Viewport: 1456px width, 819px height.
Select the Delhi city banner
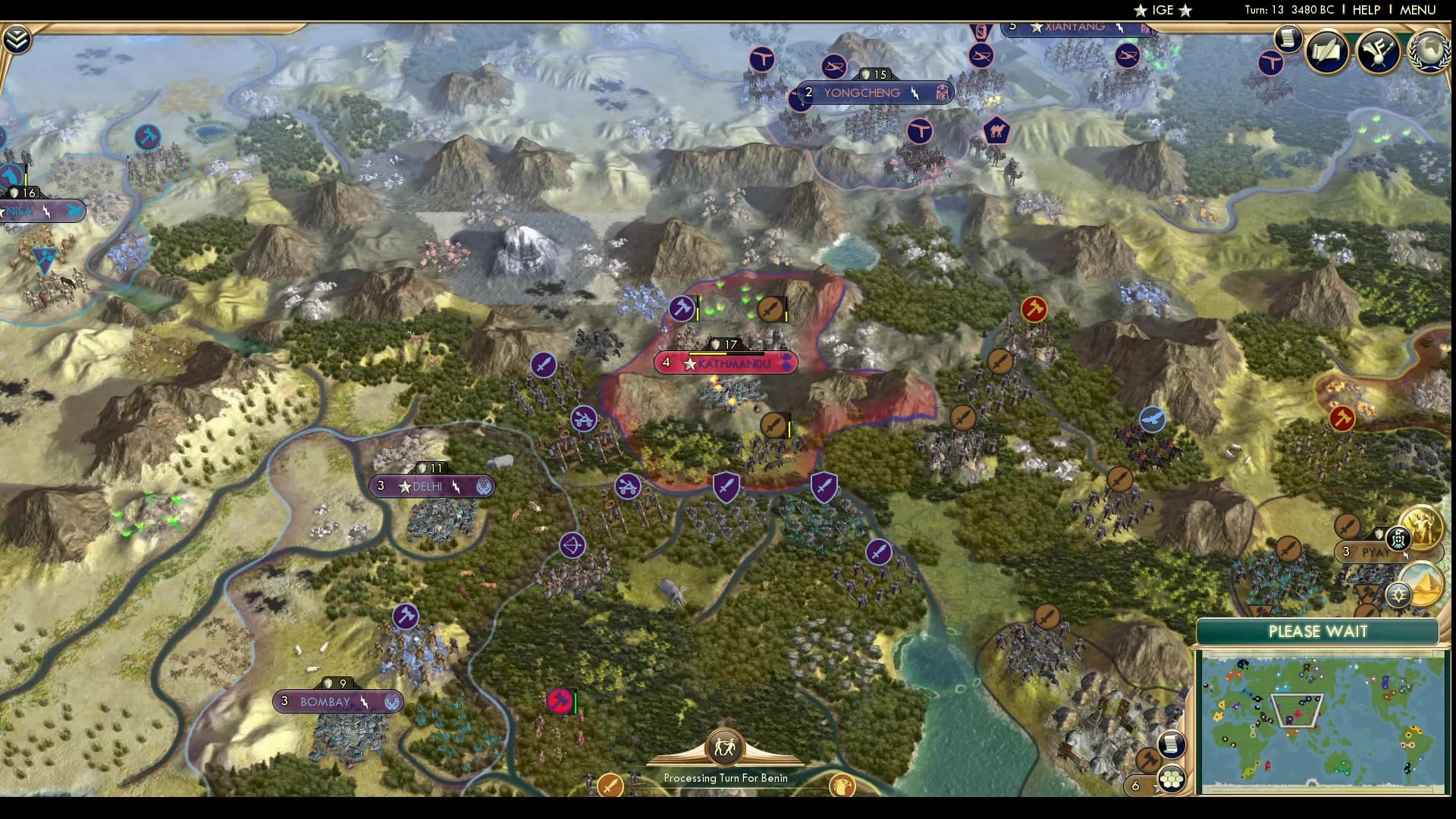(432, 486)
